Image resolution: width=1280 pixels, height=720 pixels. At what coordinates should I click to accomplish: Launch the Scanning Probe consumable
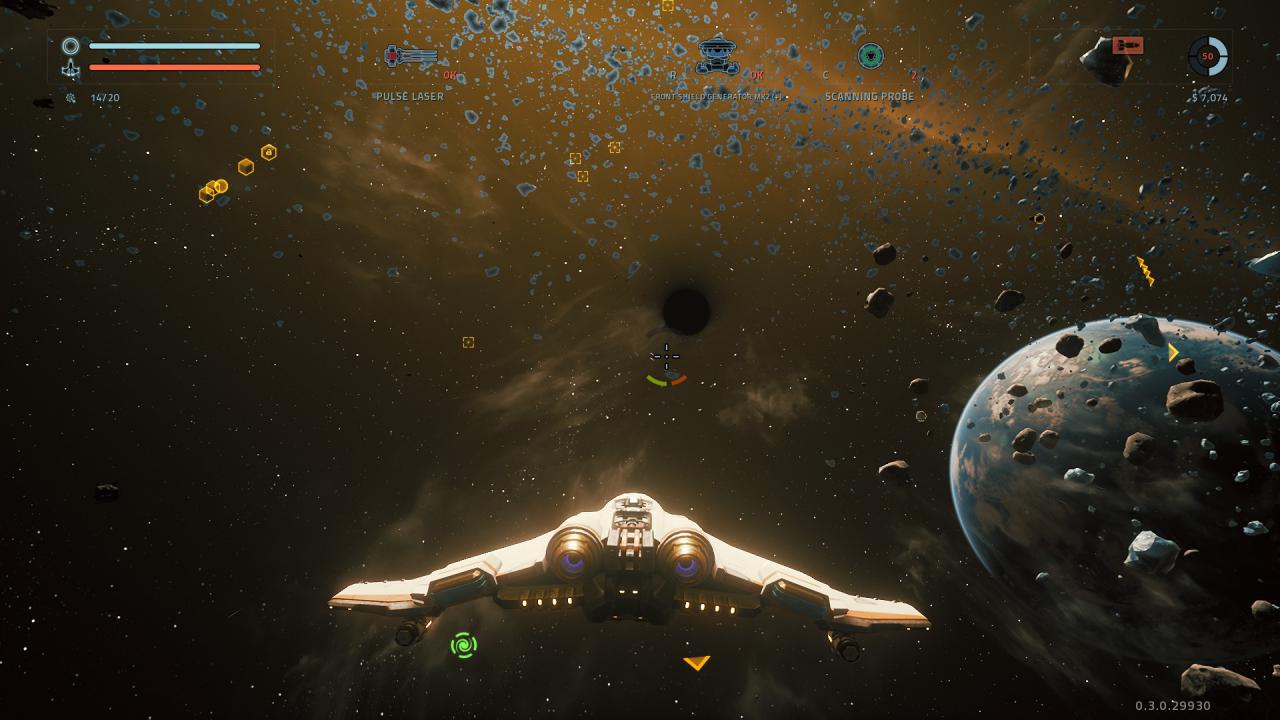click(x=870, y=56)
